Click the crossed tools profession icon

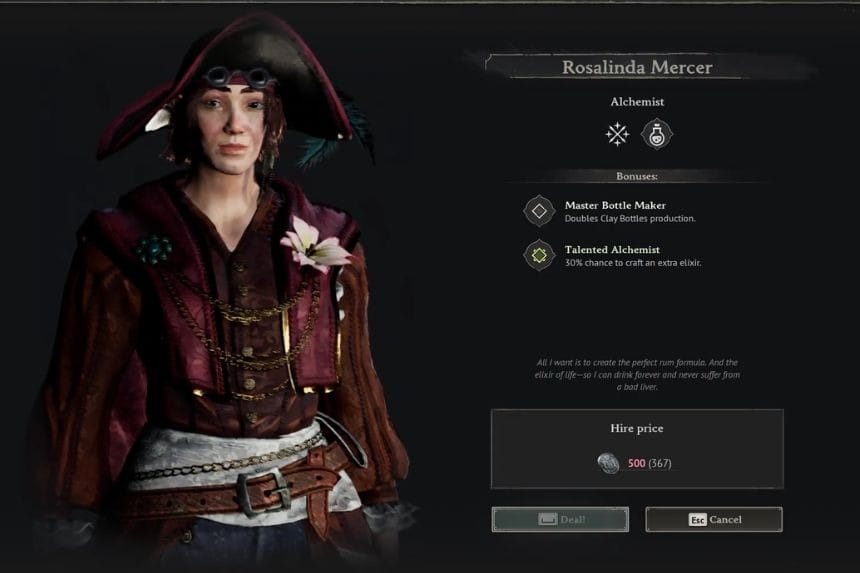[618, 134]
